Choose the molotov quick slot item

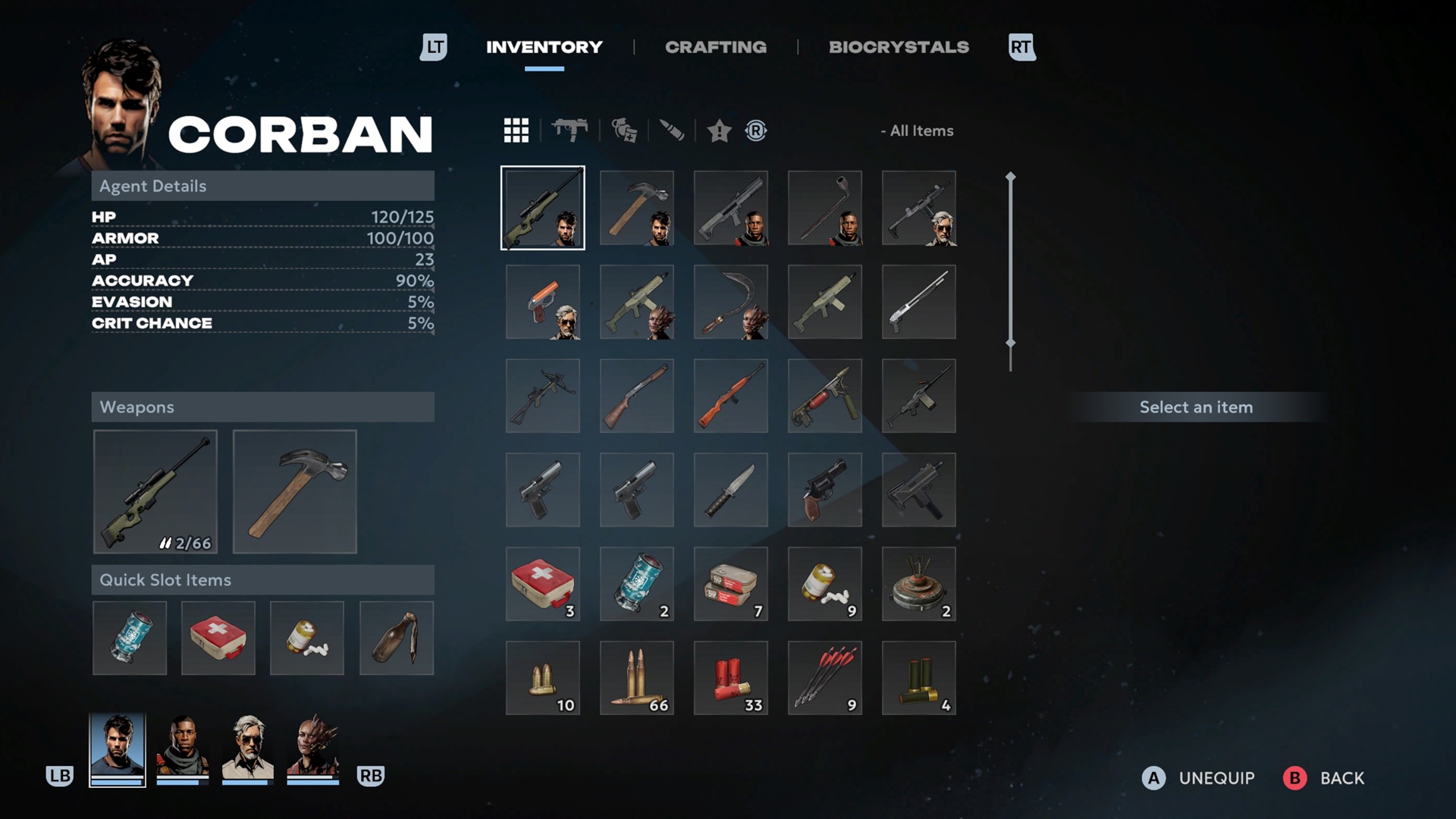pos(397,638)
